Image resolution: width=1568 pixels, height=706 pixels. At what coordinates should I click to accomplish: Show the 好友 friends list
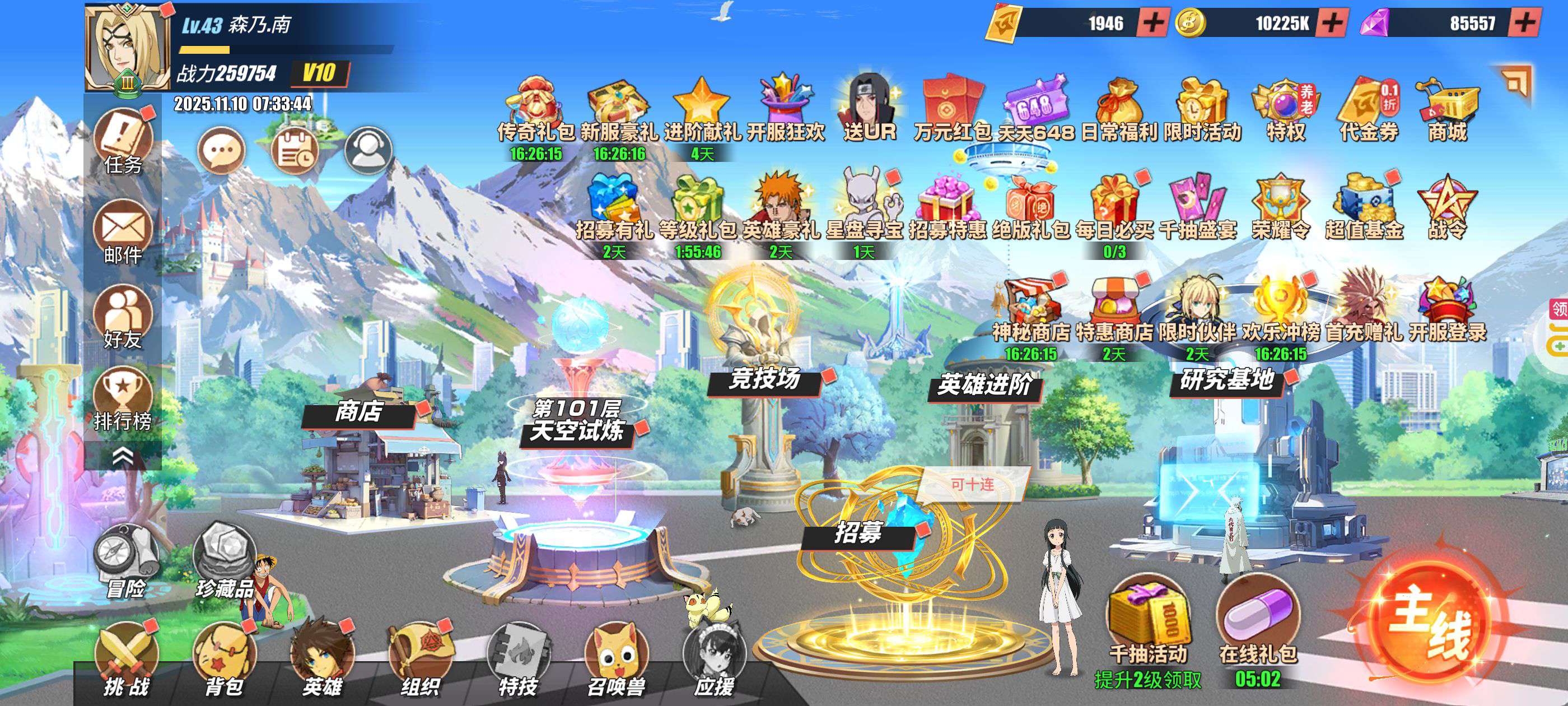pos(123,317)
